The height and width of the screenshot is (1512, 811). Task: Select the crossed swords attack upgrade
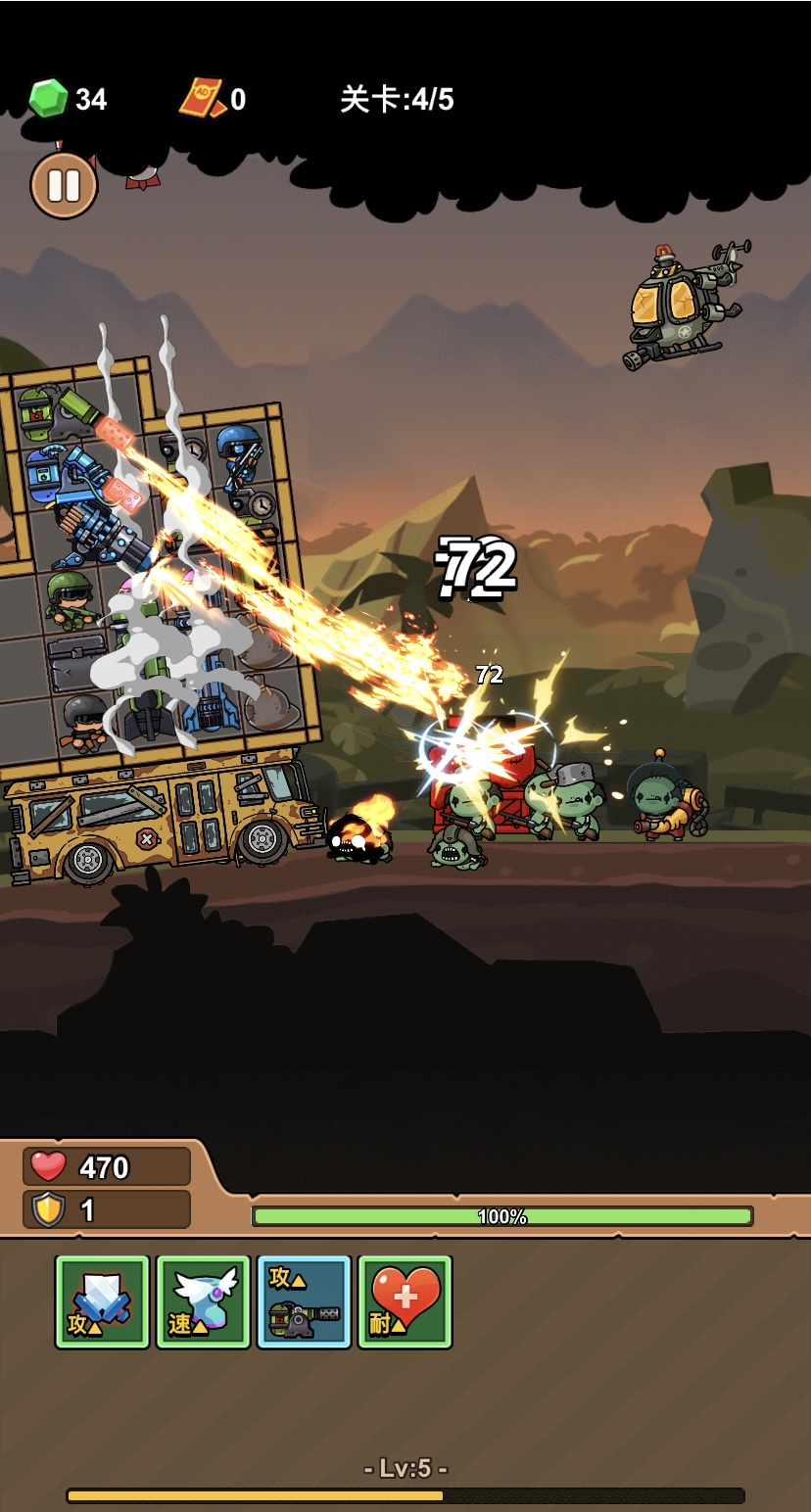[103, 1301]
